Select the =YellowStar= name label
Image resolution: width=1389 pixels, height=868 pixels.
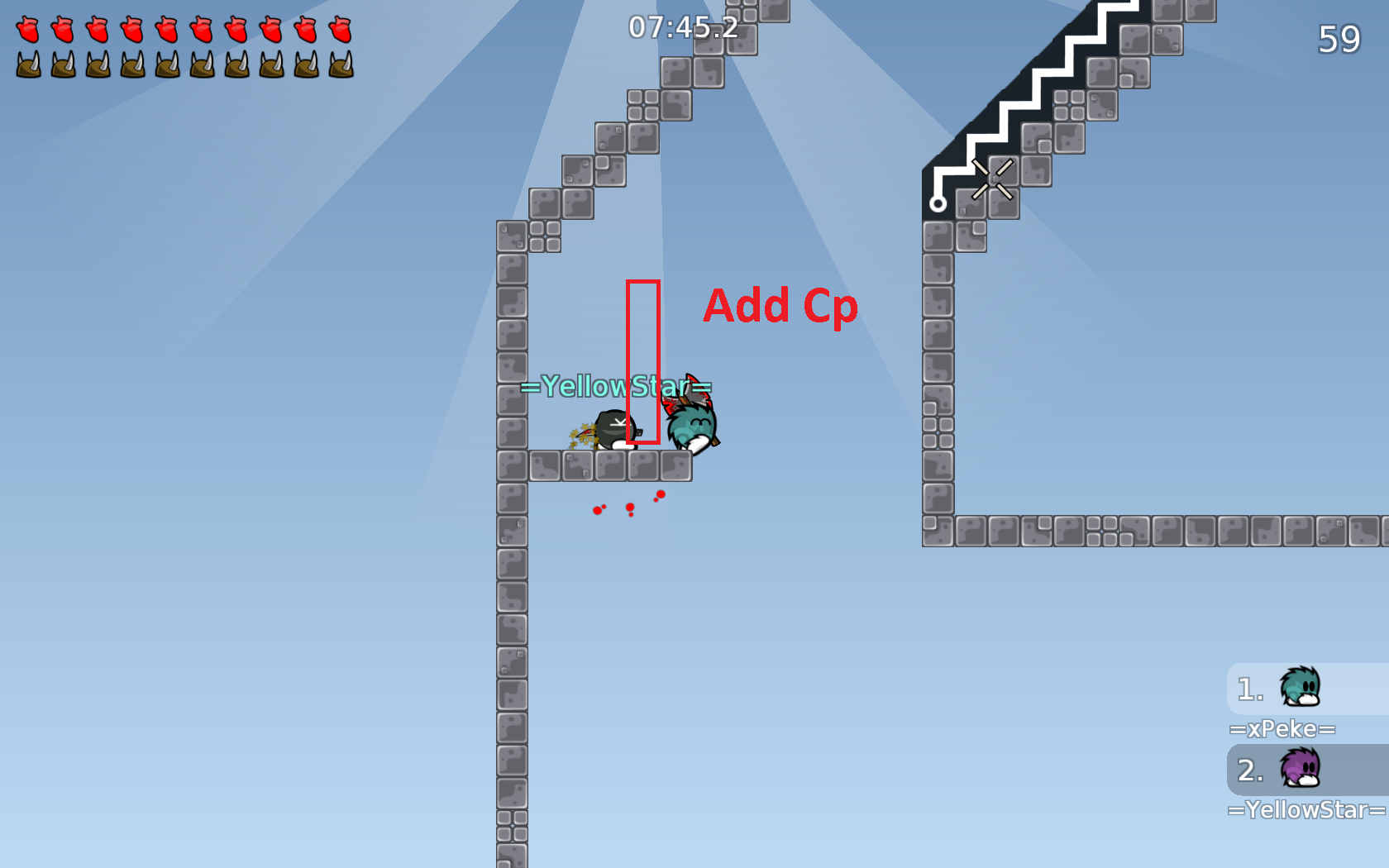[x=1305, y=809]
